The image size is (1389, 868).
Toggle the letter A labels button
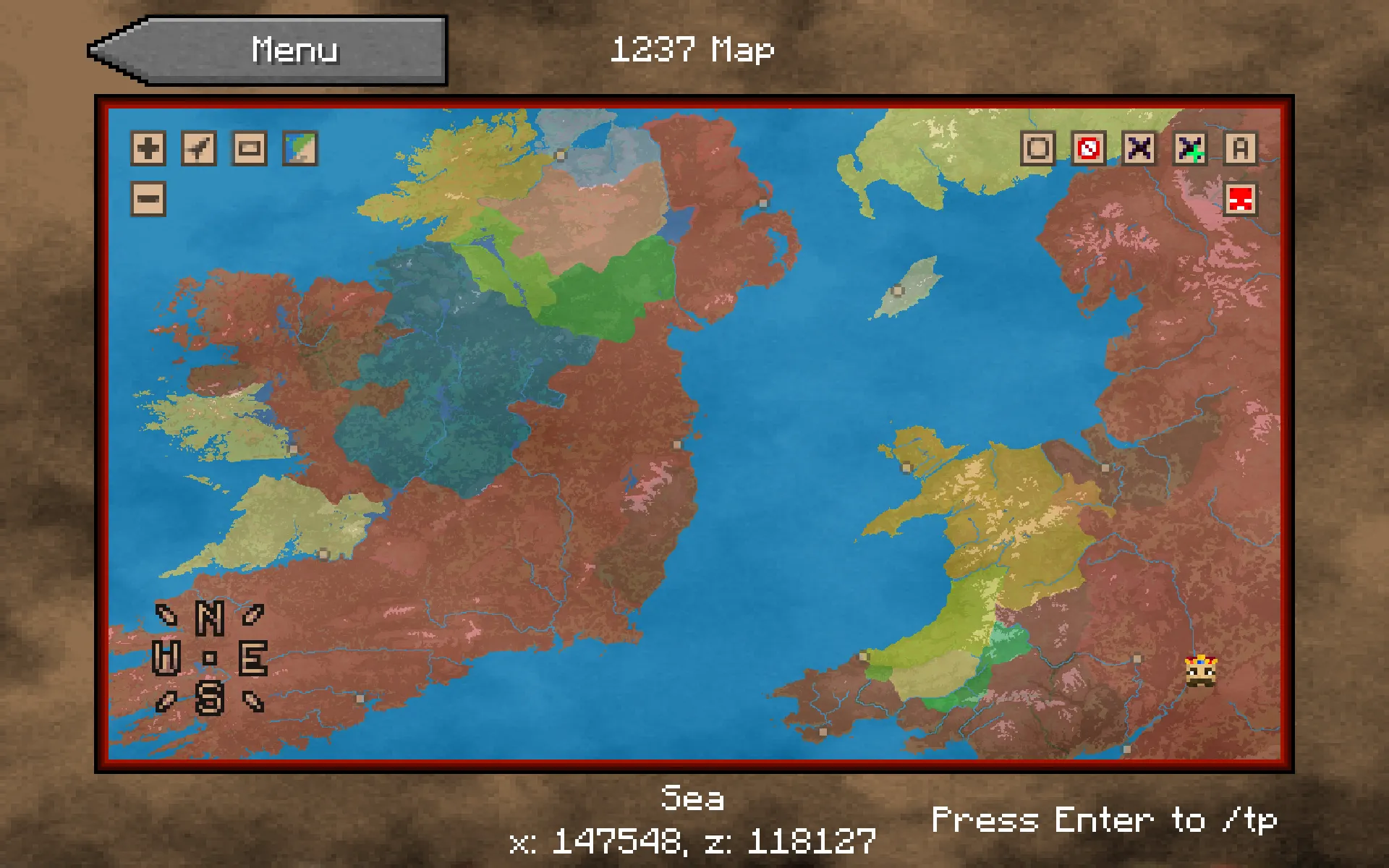(x=1241, y=149)
